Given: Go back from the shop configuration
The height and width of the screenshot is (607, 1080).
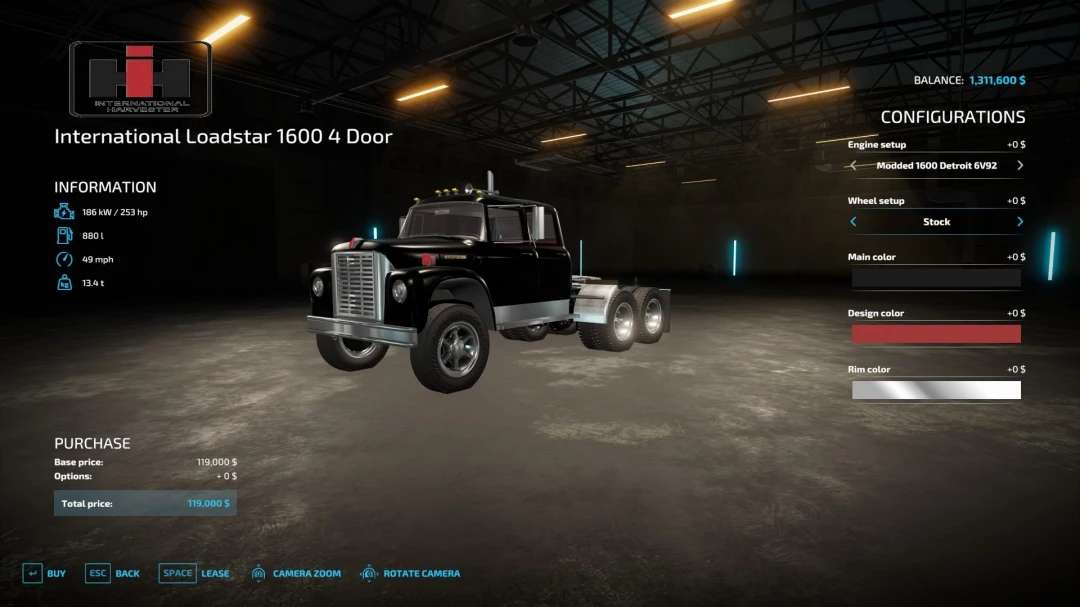Looking at the screenshot, I should point(112,574).
